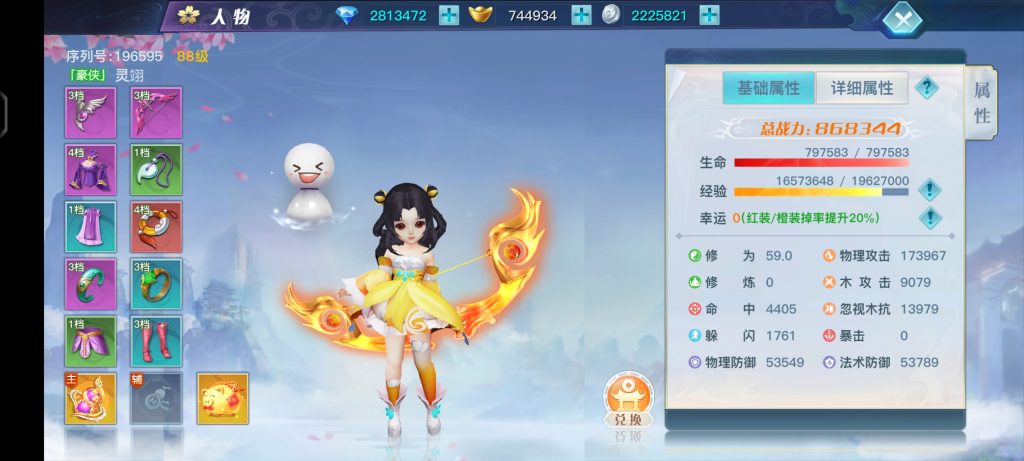This screenshot has height=461, width=1024.
Task: Click the plus button beside silver coins
Action: tap(709, 15)
